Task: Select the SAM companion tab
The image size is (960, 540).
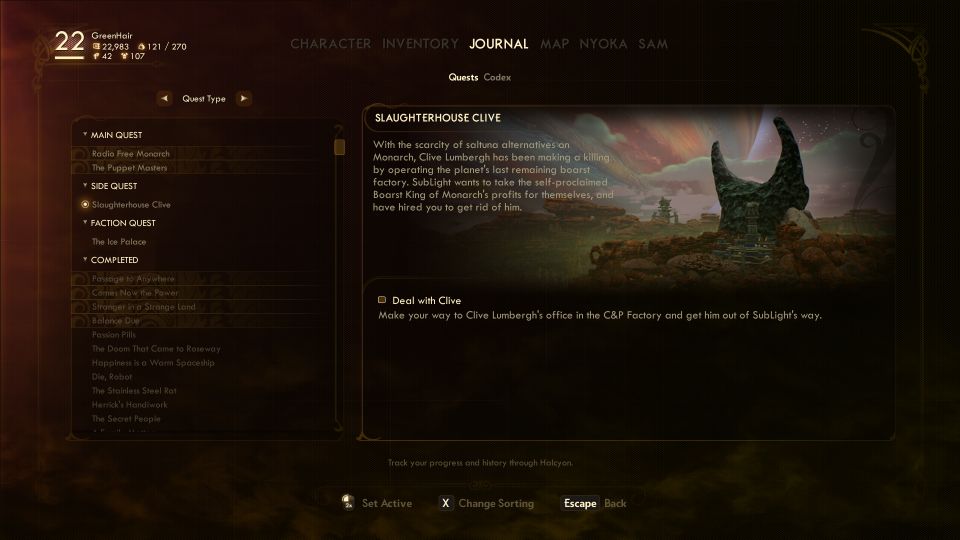Action: pos(653,44)
